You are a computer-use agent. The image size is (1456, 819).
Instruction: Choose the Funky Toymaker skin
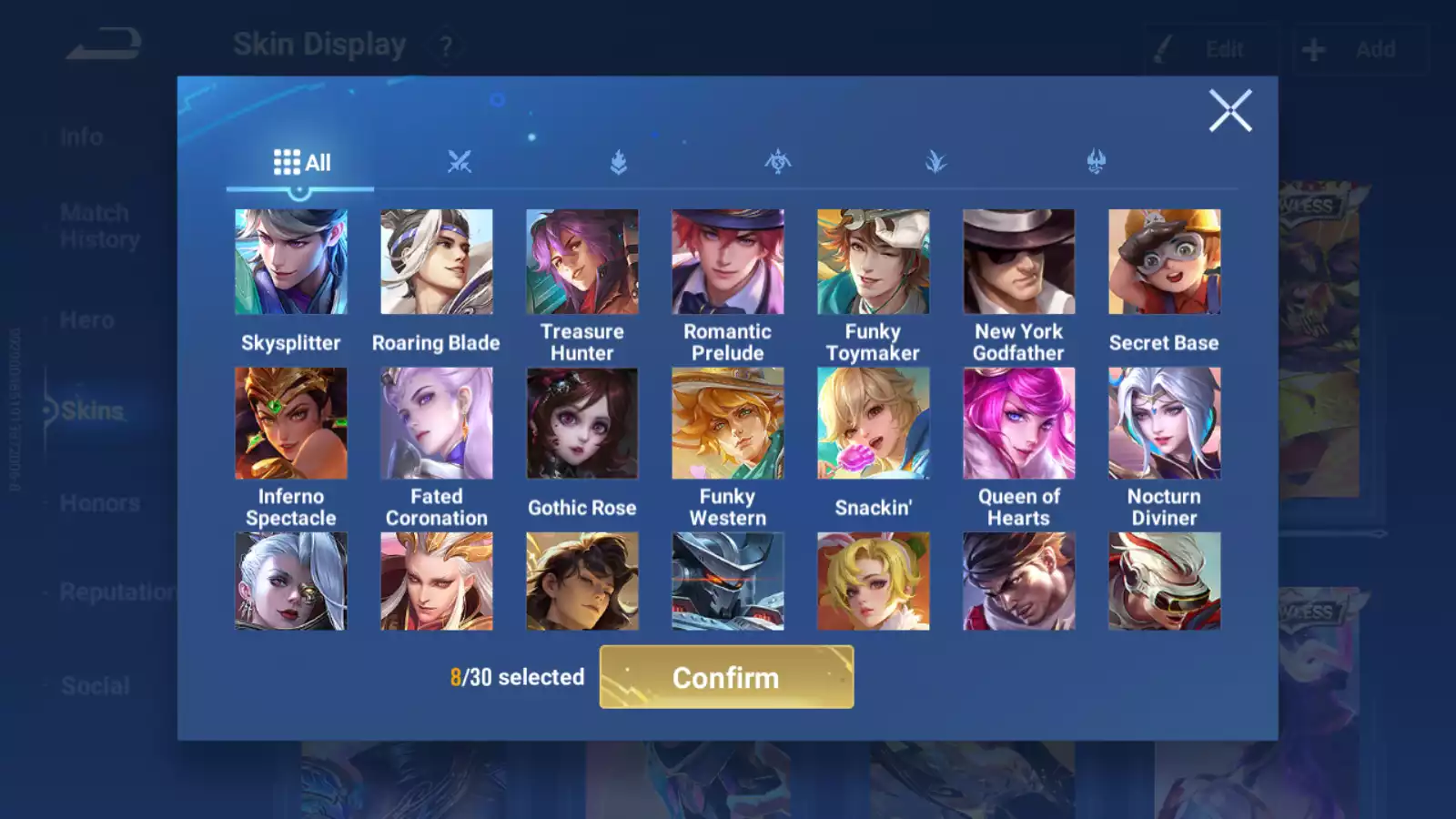click(874, 262)
